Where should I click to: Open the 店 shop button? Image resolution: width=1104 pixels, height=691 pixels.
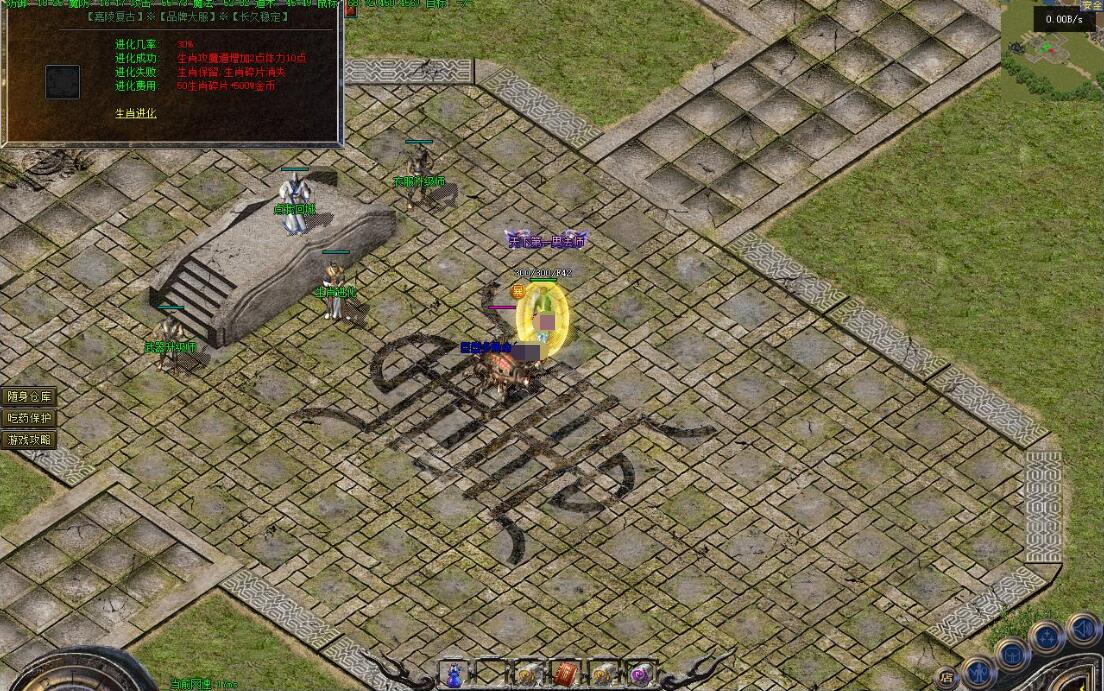(x=946, y=677)
